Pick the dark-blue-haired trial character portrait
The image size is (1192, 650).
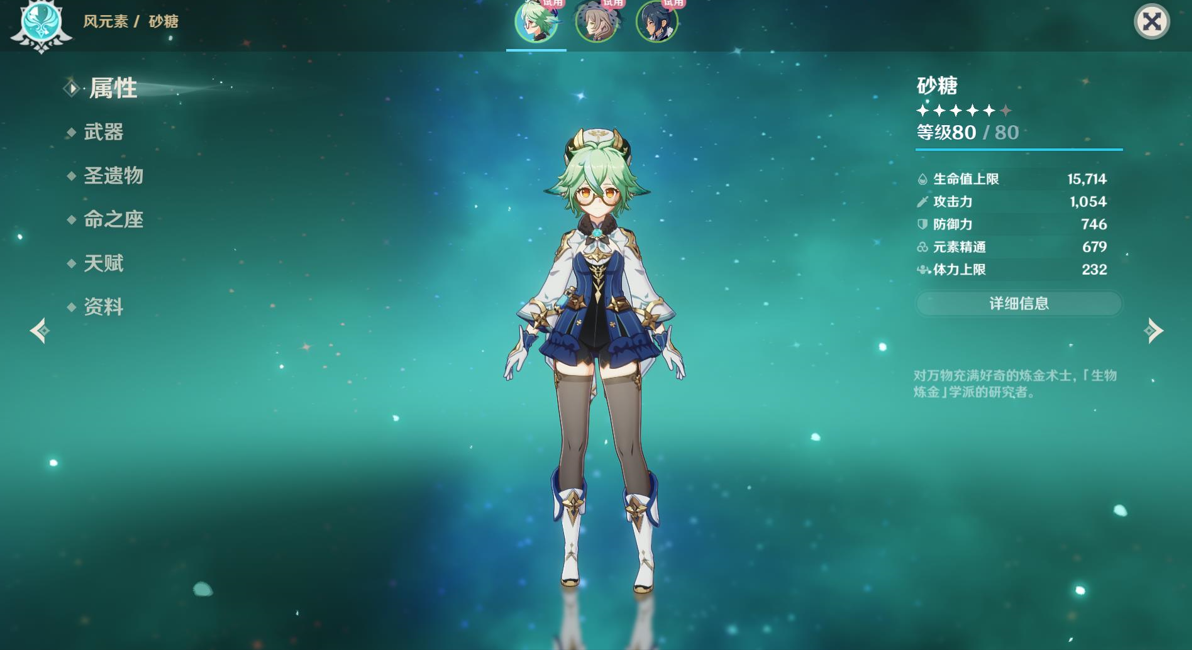(x=657, y=22)
